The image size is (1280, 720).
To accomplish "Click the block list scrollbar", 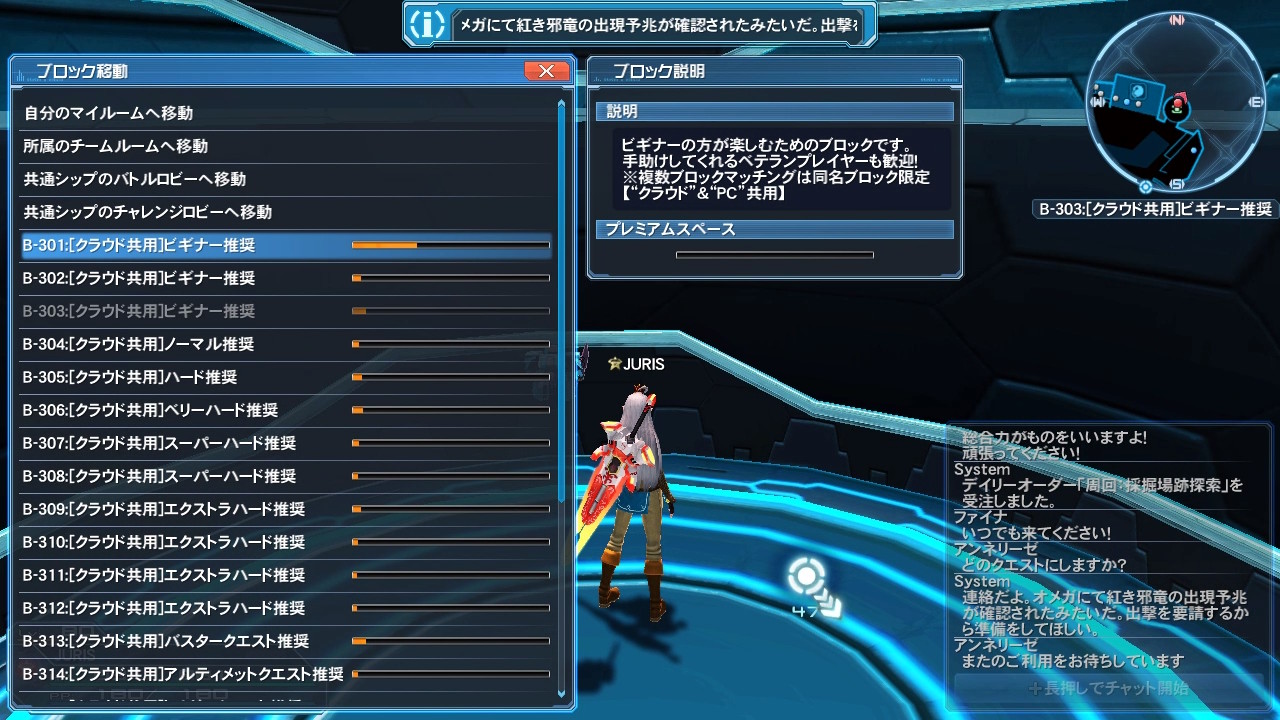I will [x=561, y=300].
